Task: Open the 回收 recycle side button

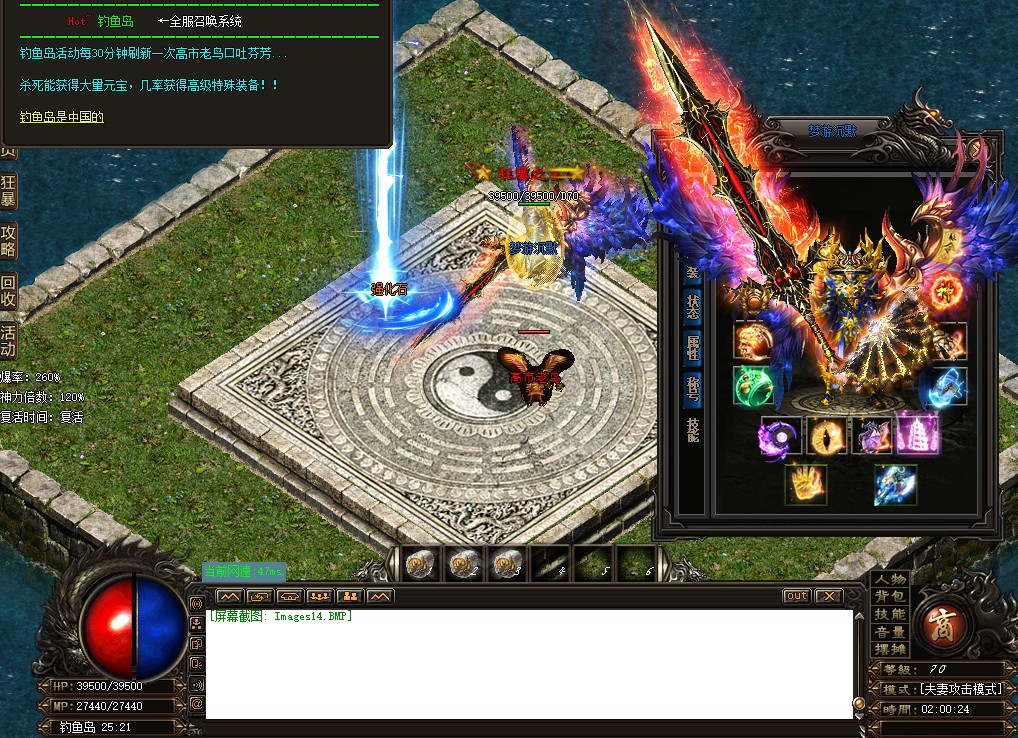Action: [8, 290]
